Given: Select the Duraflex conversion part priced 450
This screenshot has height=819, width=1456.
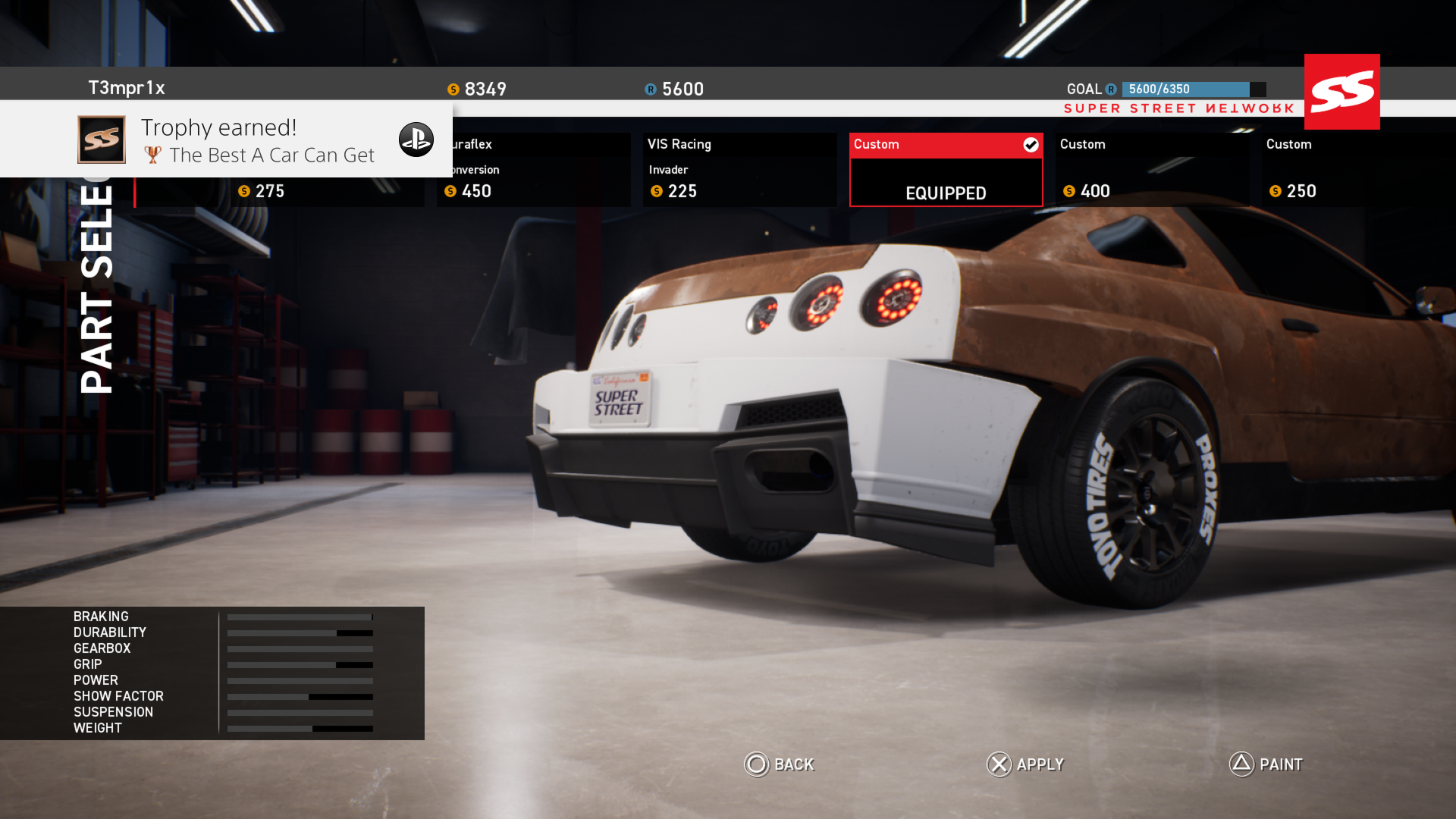Looking at the screenshot, I should pos(534,171).
